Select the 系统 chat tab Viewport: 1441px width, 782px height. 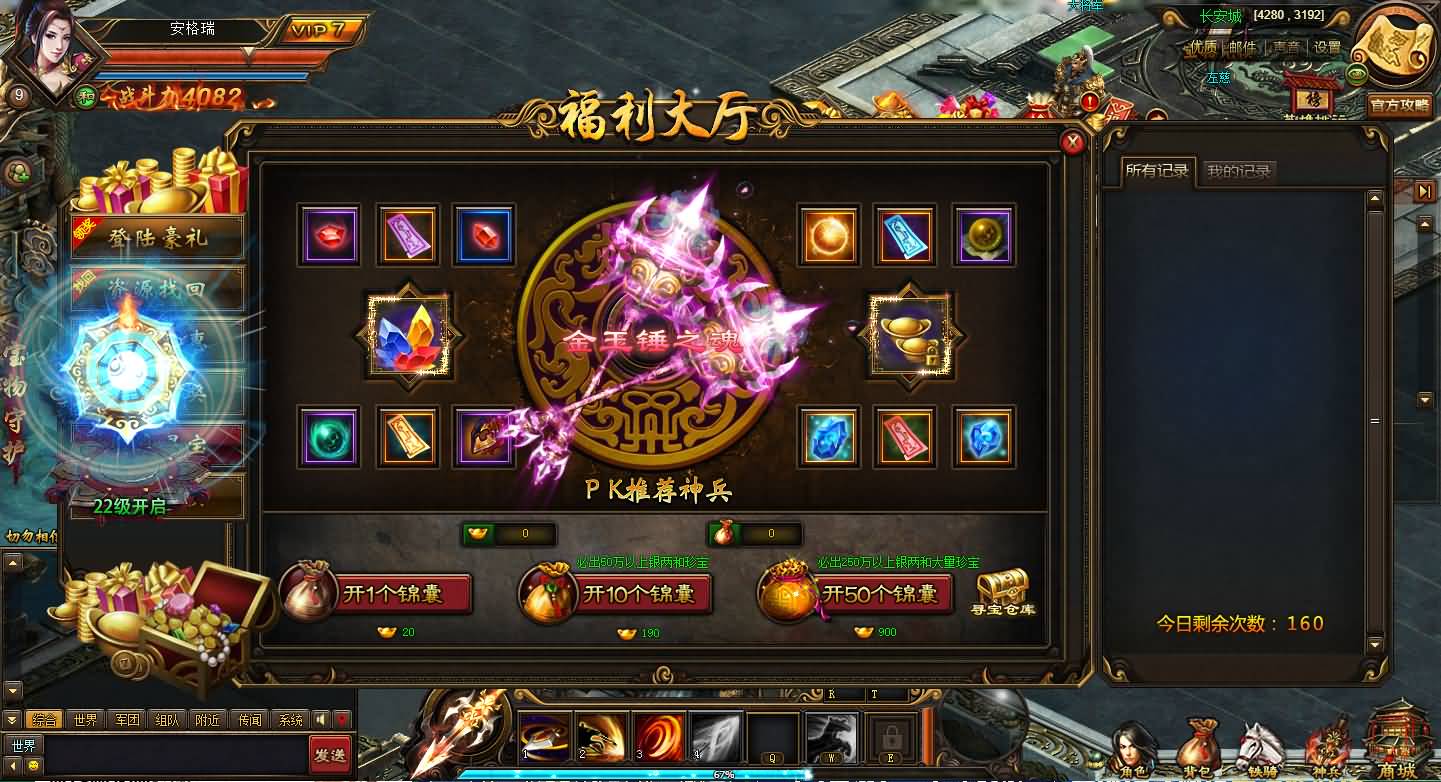[291, 720]
